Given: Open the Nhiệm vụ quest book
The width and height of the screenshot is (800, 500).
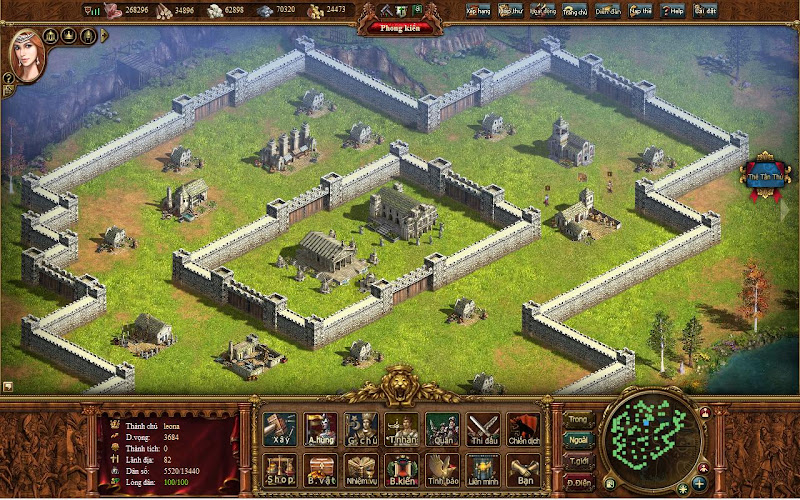Looking at the screenshot, I should [x=360, y=470].
